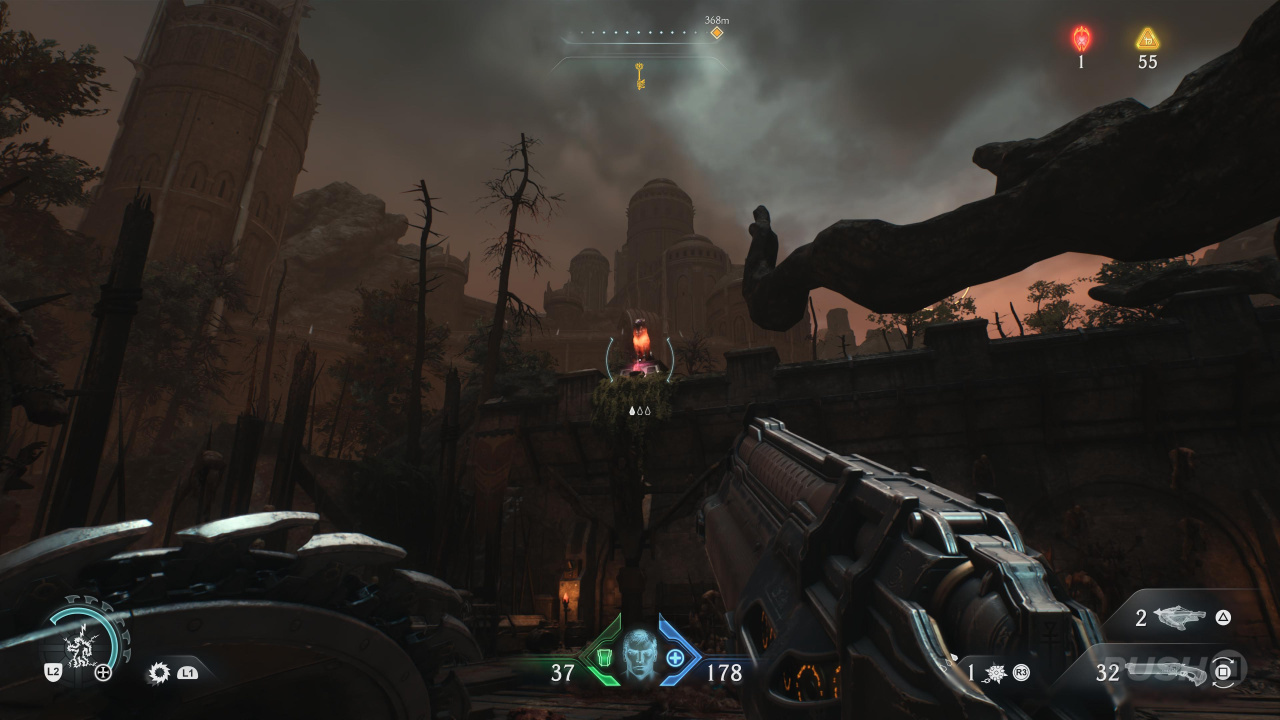The height and width of the screenshot is (720, 1280).
Task: Select the shield saw blade icon
Action: click(158, 673)
